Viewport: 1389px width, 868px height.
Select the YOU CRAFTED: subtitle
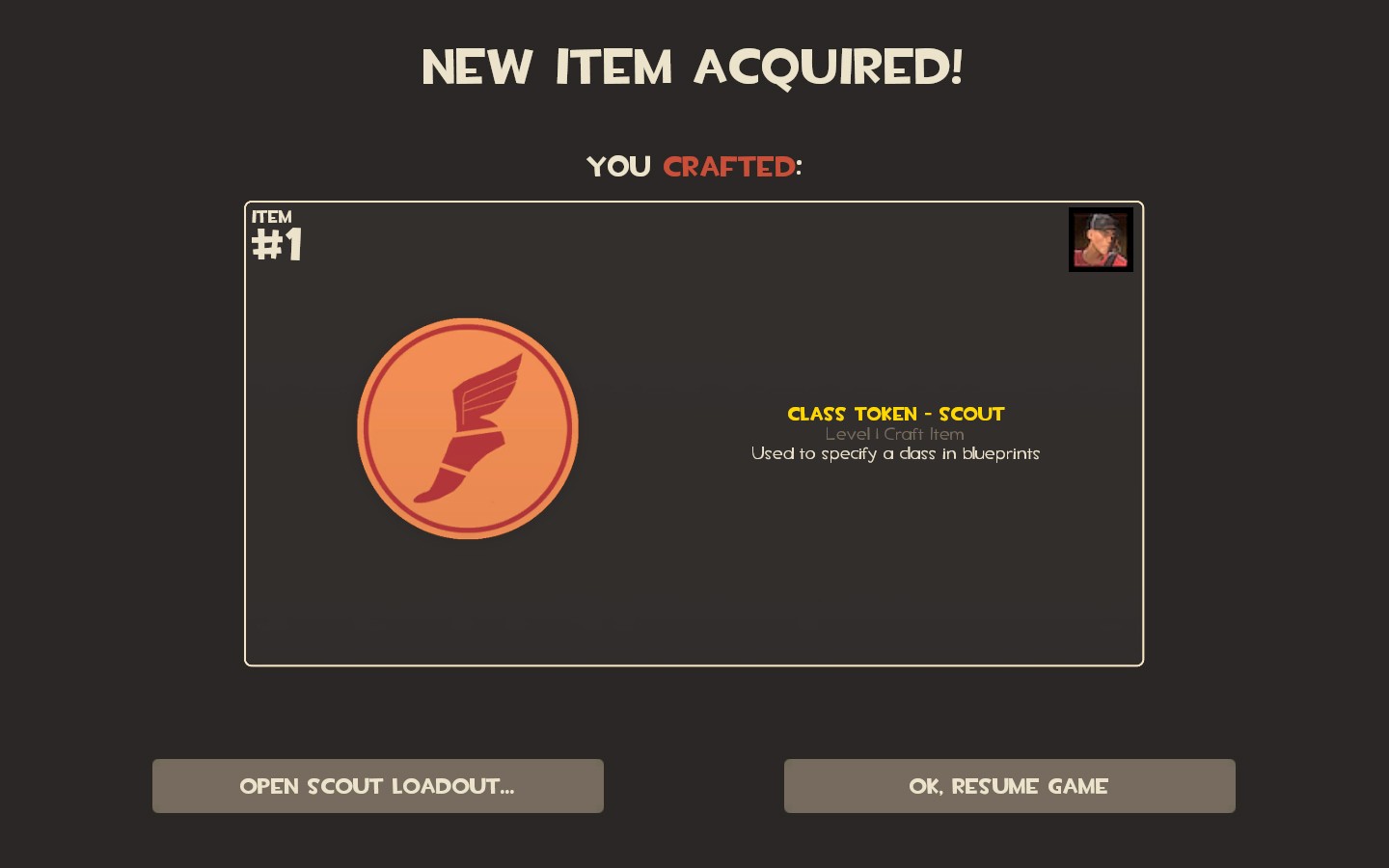point(694,166)
